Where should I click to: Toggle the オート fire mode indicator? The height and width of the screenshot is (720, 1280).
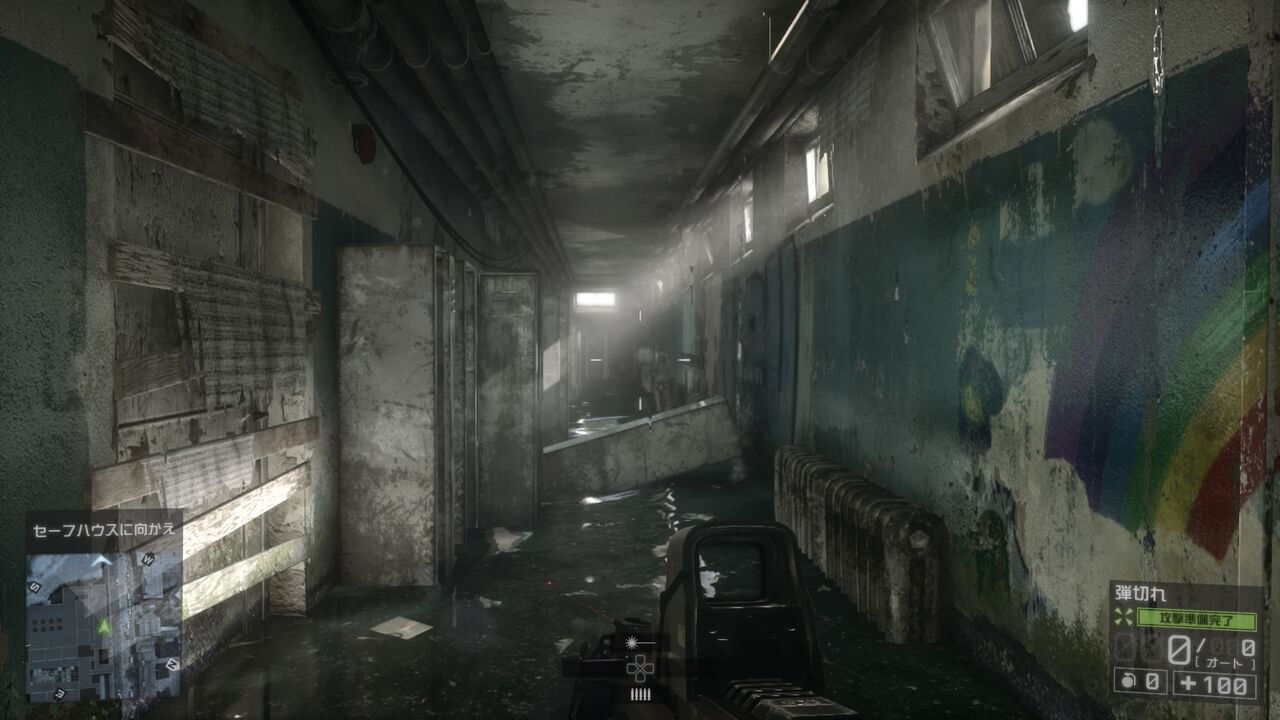[x=1225, y=661]
